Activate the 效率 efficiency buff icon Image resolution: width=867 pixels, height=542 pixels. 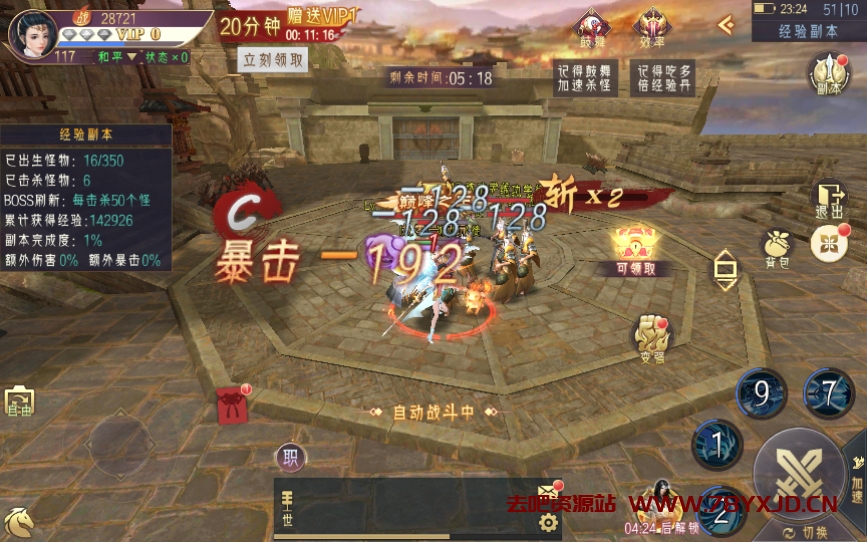click(x=651, y=26)
